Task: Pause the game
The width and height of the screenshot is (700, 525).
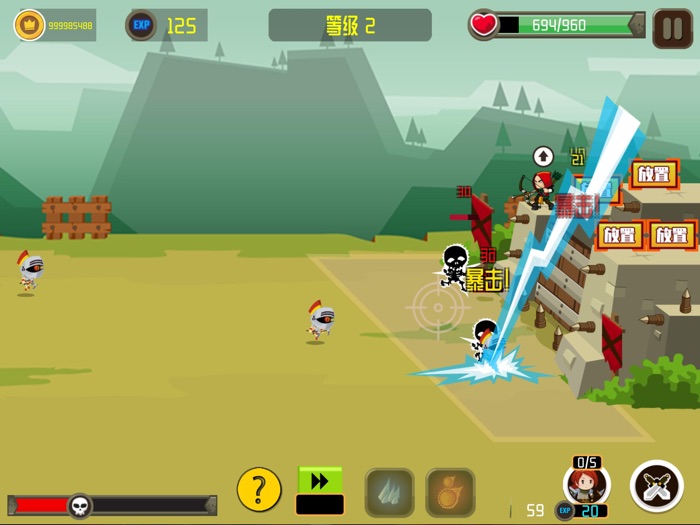Action: point(672,28)
